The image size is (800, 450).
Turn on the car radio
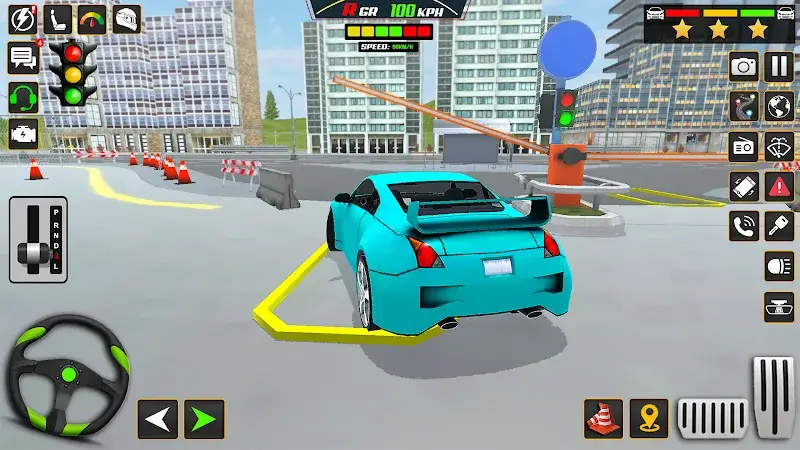743,146
